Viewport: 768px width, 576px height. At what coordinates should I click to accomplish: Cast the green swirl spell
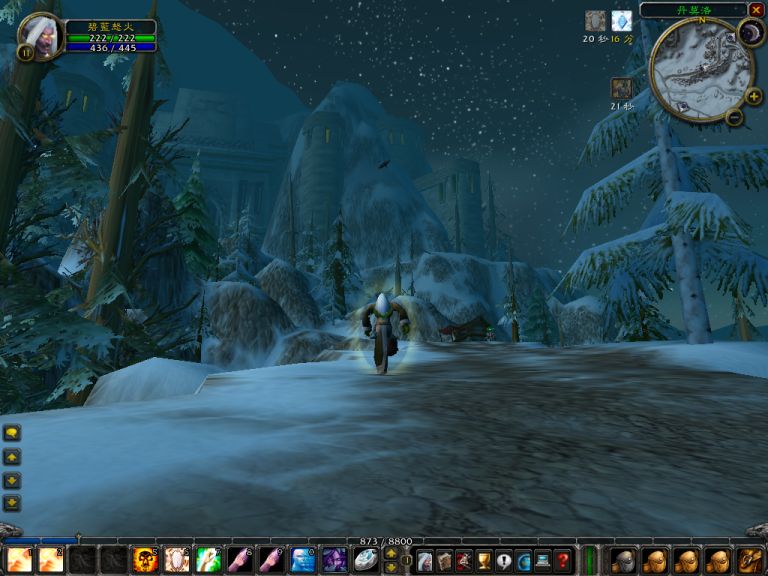tap(207, 560)
